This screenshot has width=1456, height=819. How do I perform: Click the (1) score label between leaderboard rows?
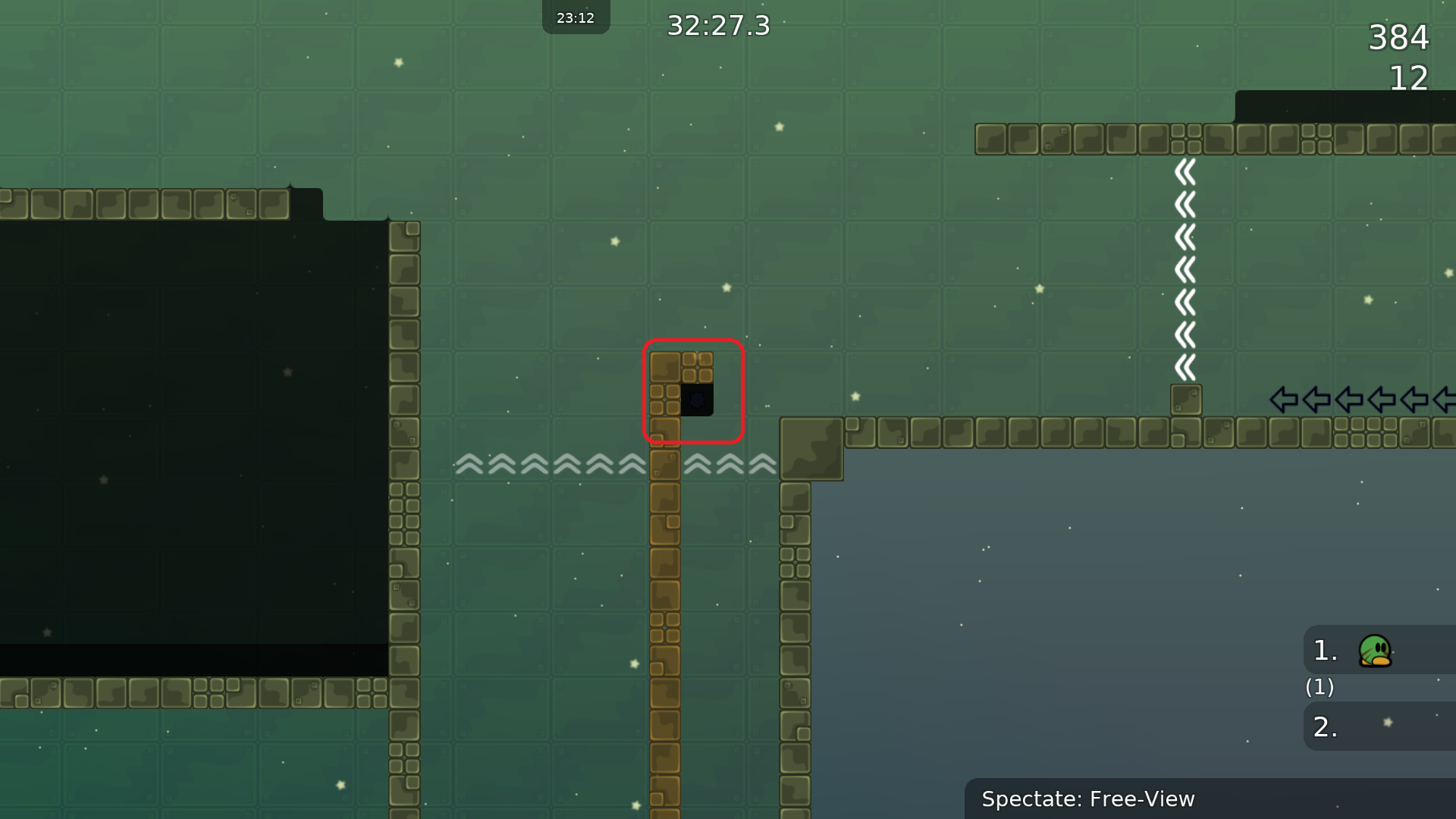(1319, 688)
